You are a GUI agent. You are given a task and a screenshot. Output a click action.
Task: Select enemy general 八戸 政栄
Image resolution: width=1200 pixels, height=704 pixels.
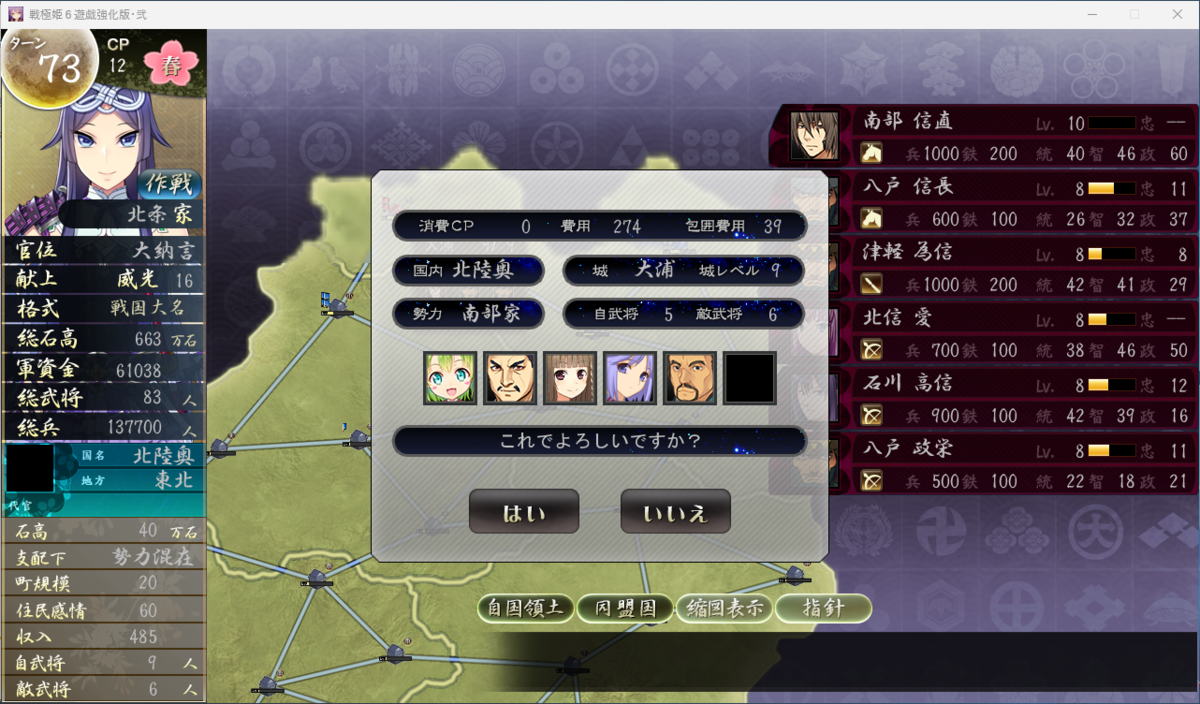point(985,464)
